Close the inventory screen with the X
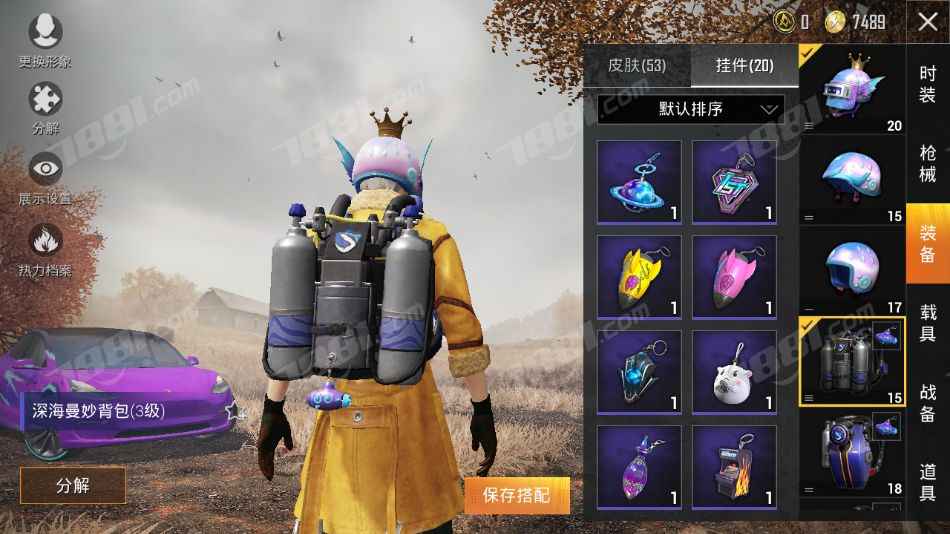The image size is (950, 534). tap(927, 21)
